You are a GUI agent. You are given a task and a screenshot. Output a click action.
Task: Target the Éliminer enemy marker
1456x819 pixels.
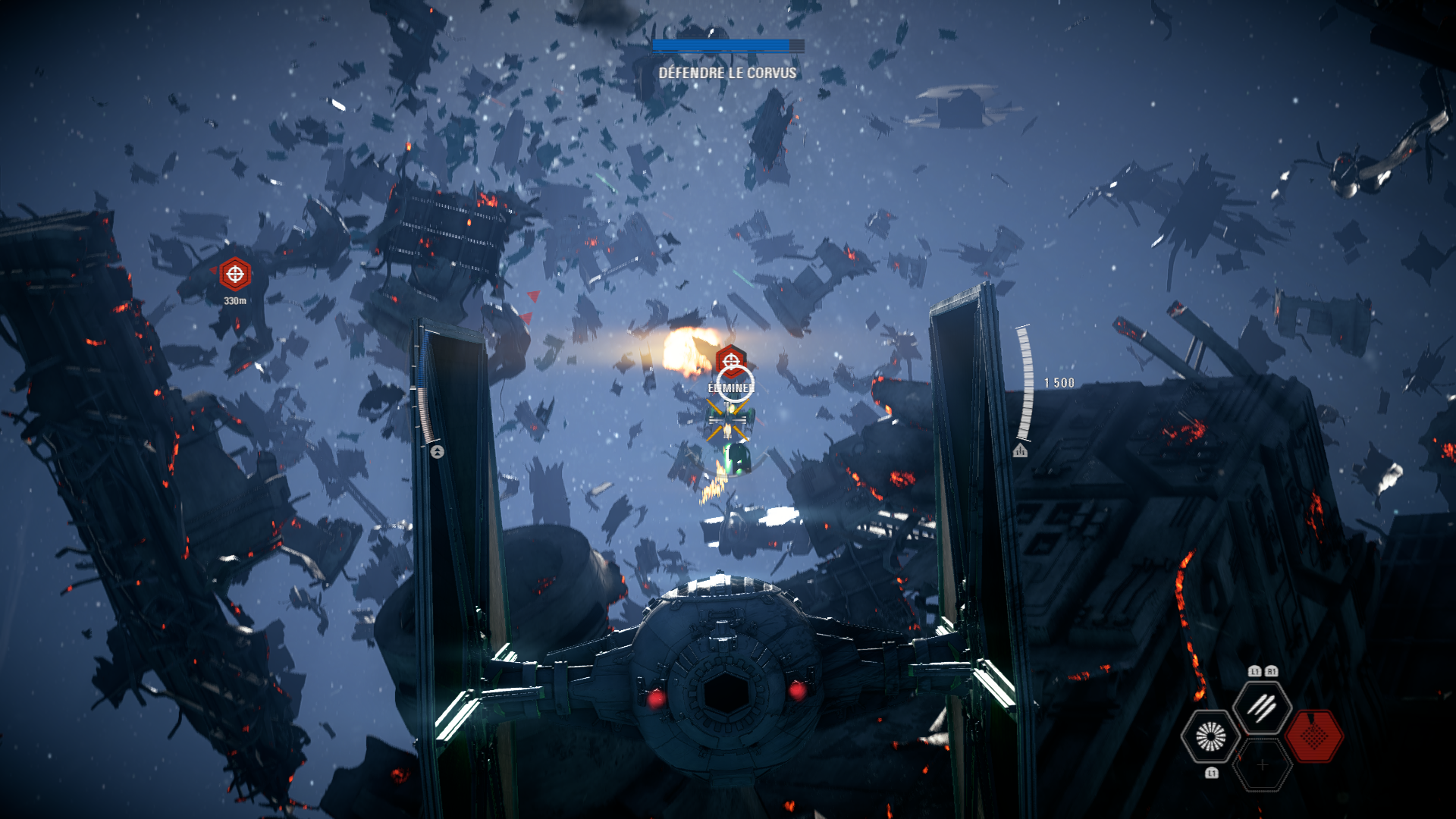point(731,362)
